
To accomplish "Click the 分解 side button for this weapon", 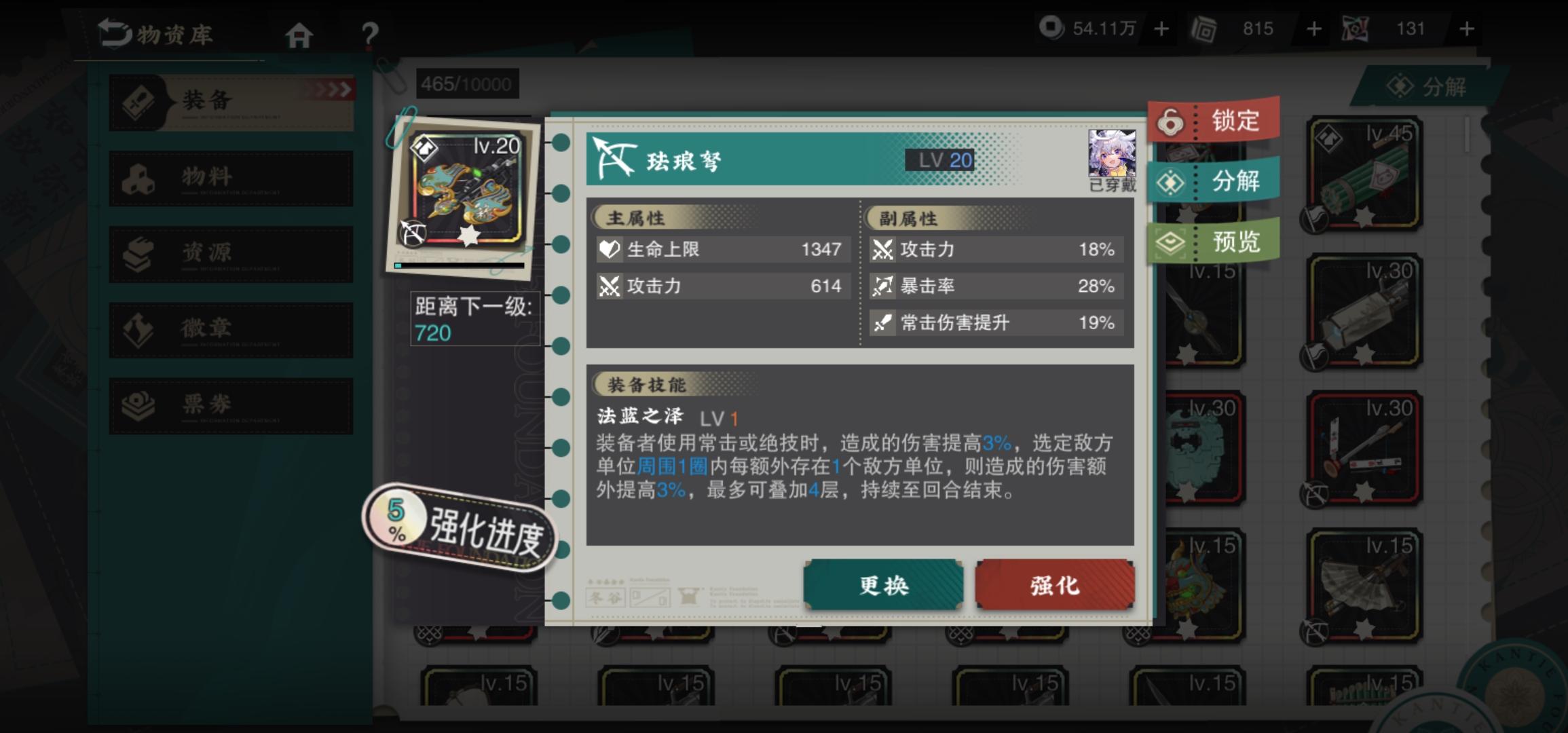I will [x=1215, y=181].
